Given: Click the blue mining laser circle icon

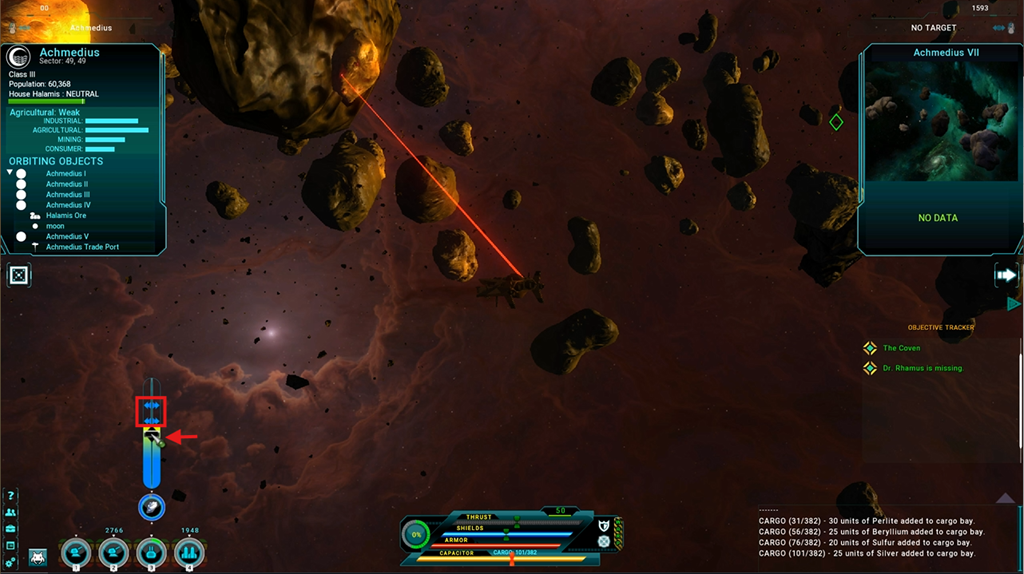Looking at the screenshot, I should tap(151, 507).
